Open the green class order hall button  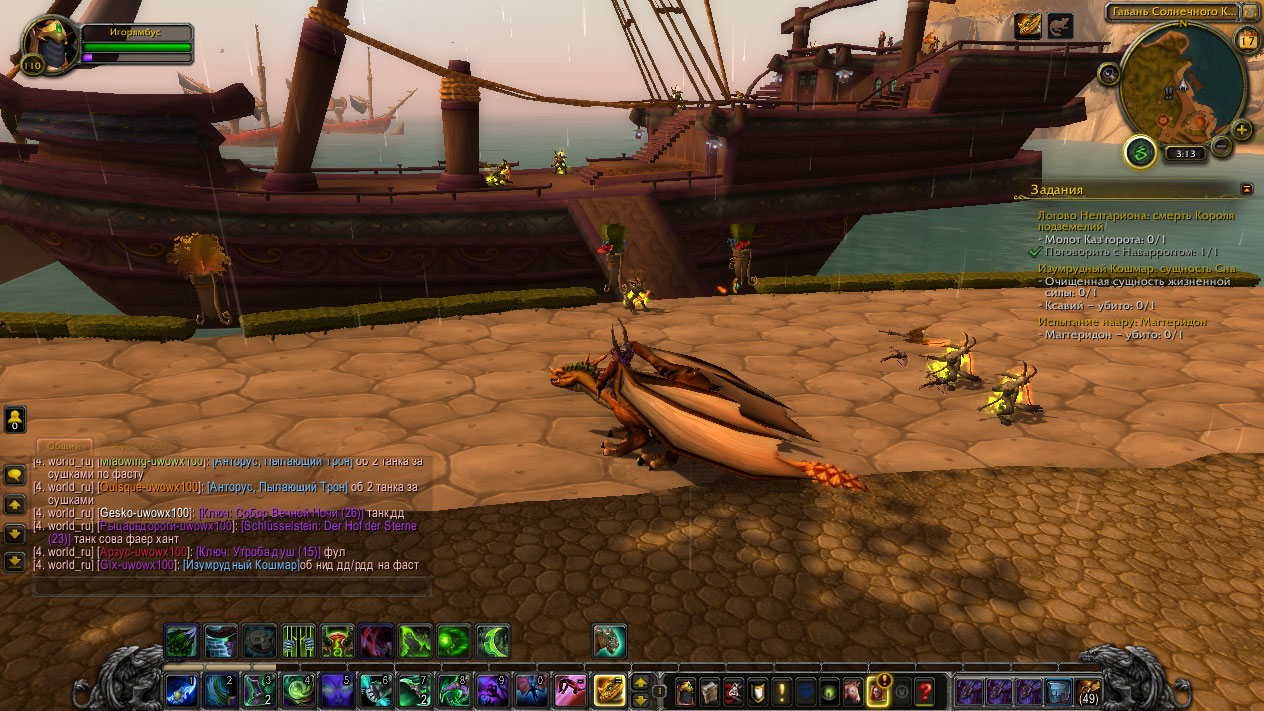click(x=1139, y=153)
